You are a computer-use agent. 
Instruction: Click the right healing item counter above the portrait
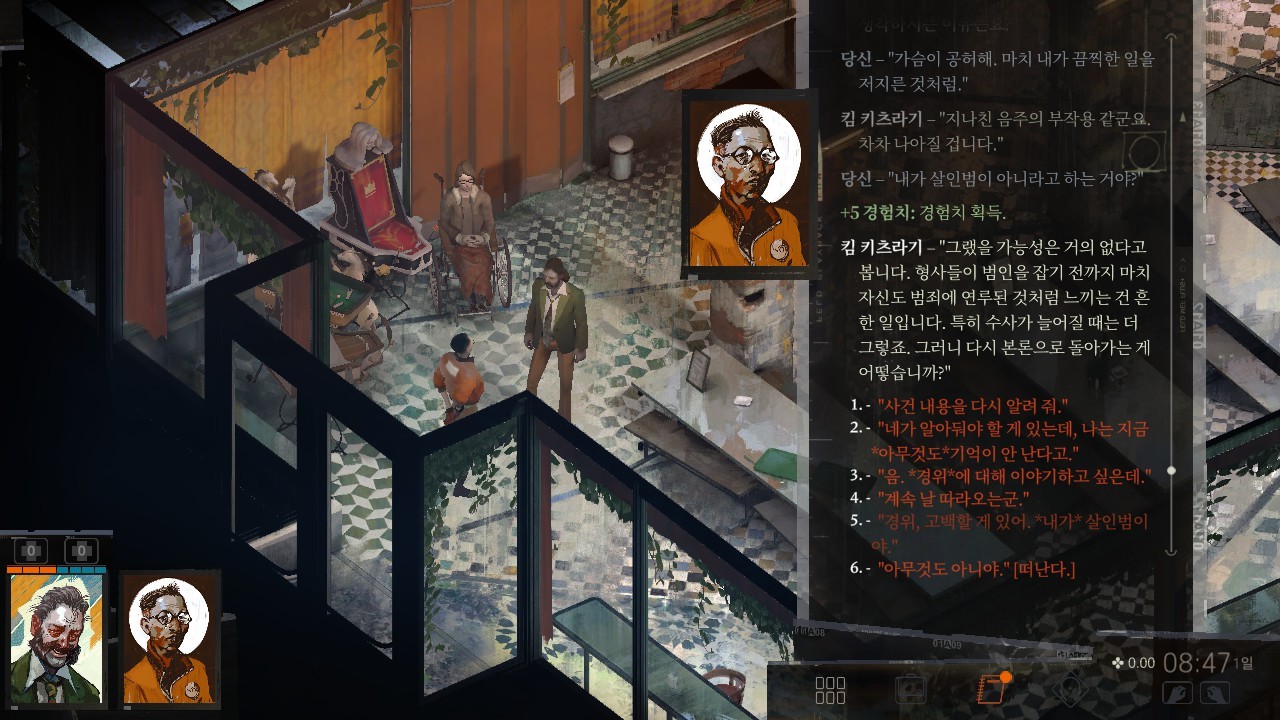point(81,550)
